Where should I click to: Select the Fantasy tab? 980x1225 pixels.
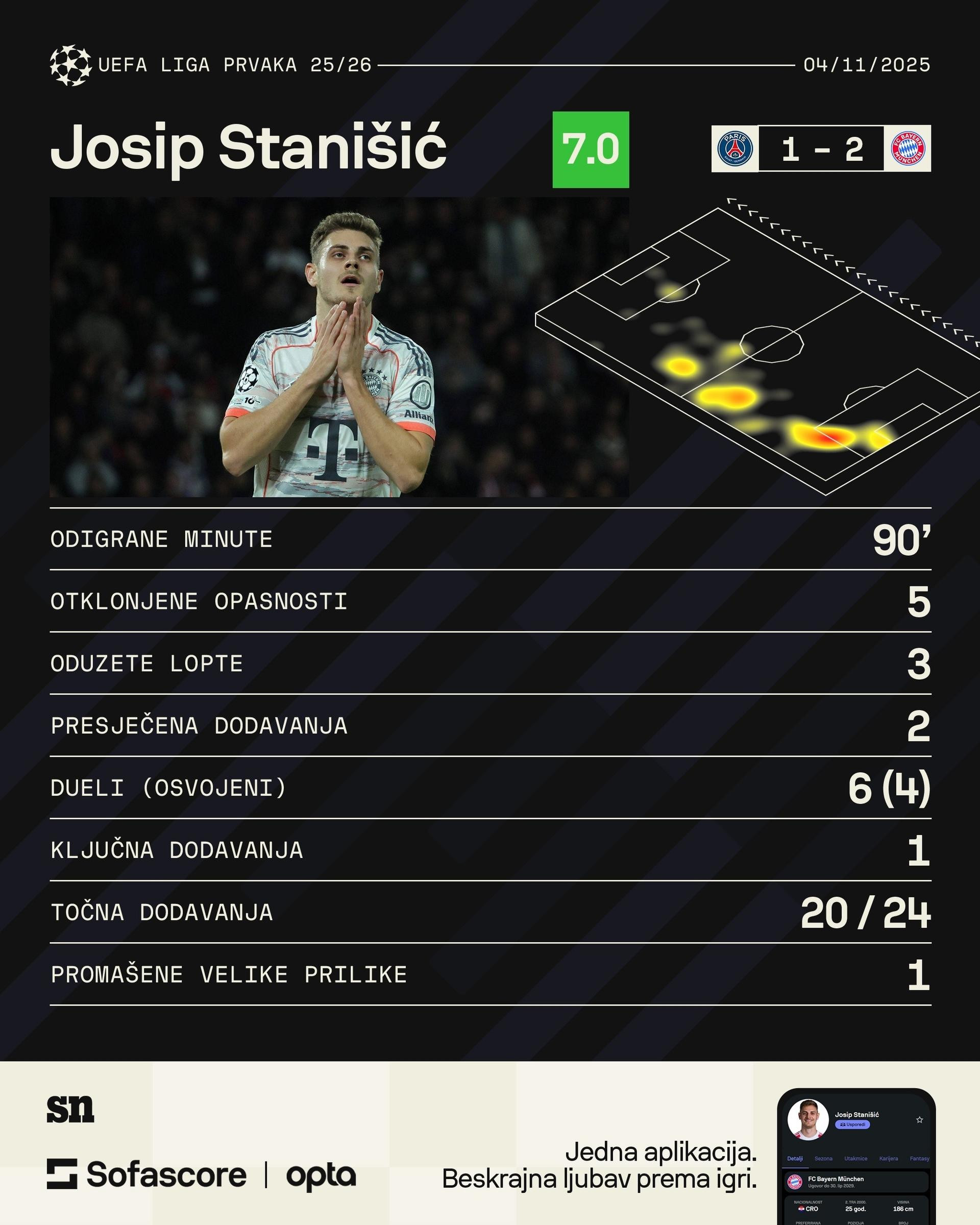919,1159
